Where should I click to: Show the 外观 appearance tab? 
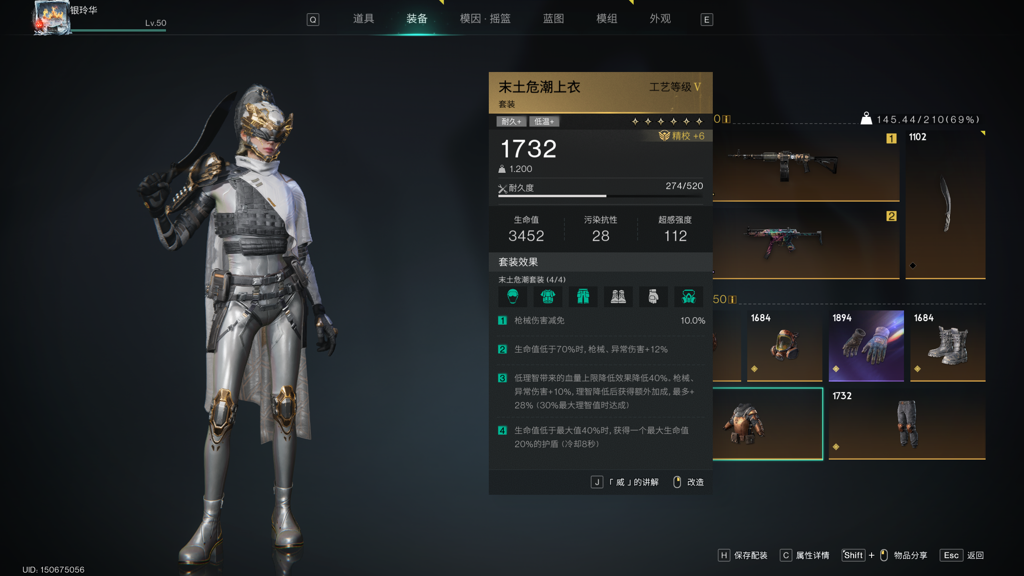click(660, 19)
